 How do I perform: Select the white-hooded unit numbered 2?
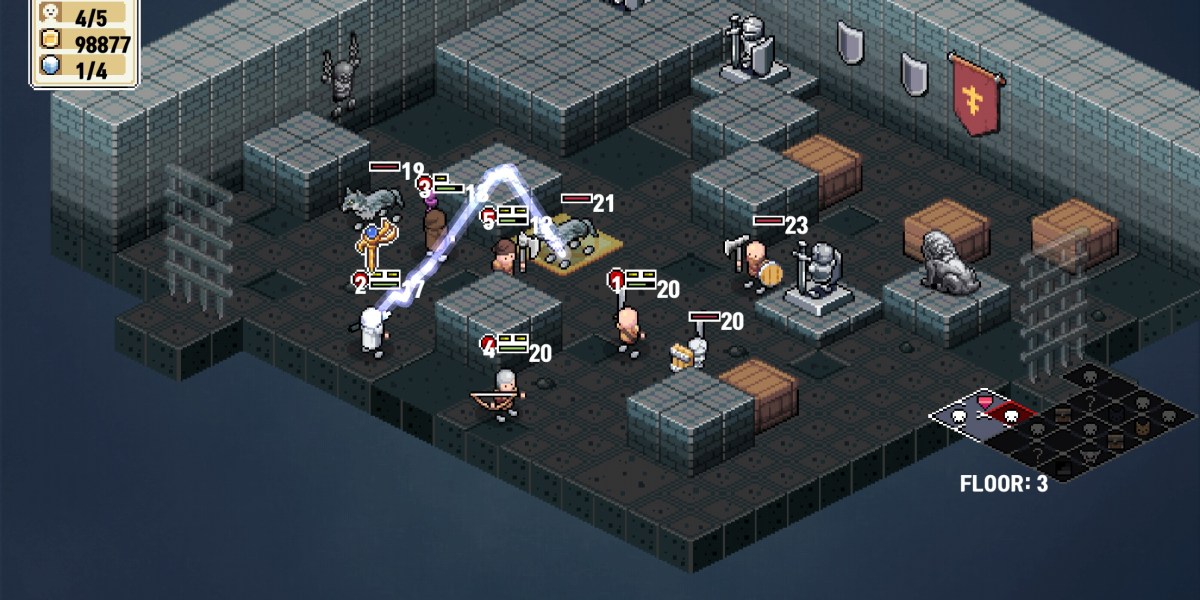(x=371, y=331)
